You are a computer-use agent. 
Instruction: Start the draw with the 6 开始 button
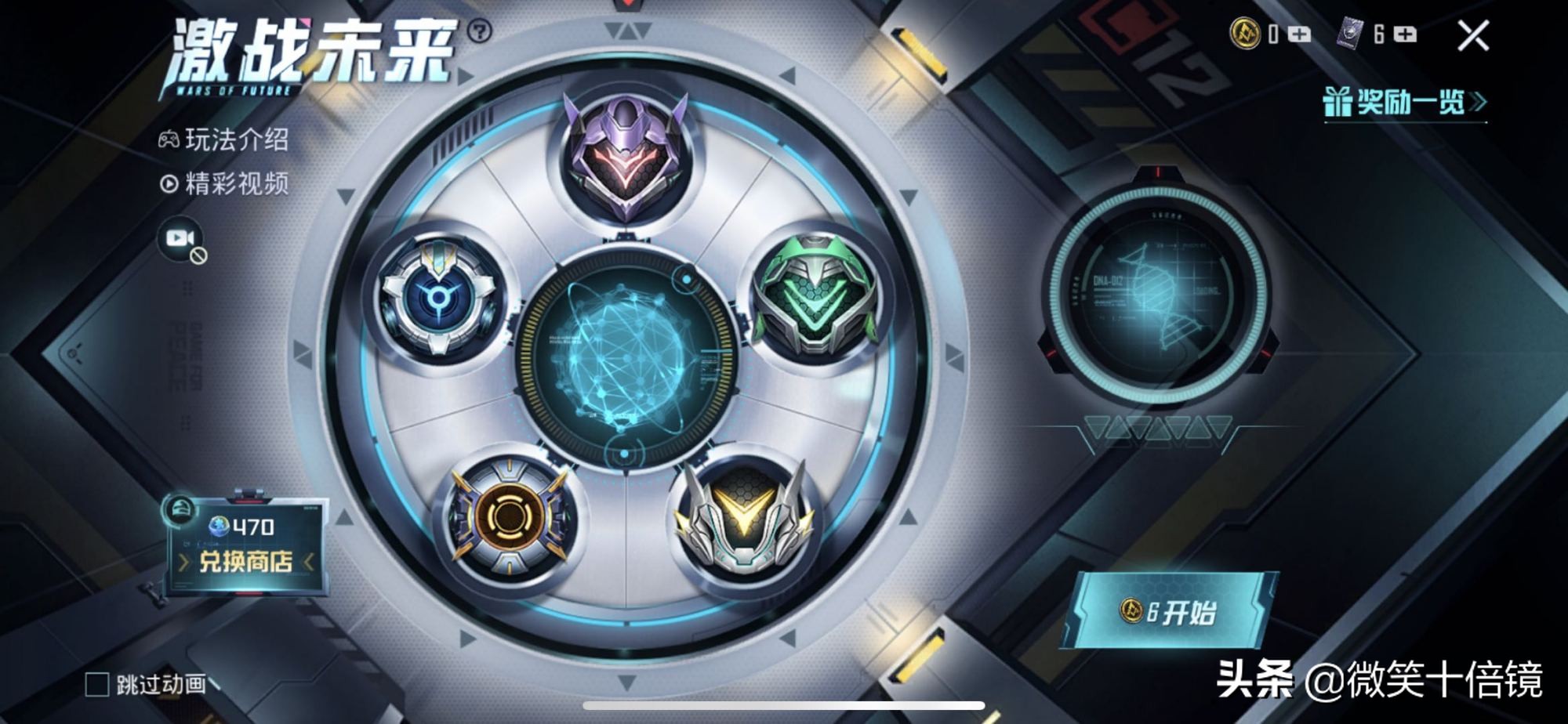click(1170, 612)
